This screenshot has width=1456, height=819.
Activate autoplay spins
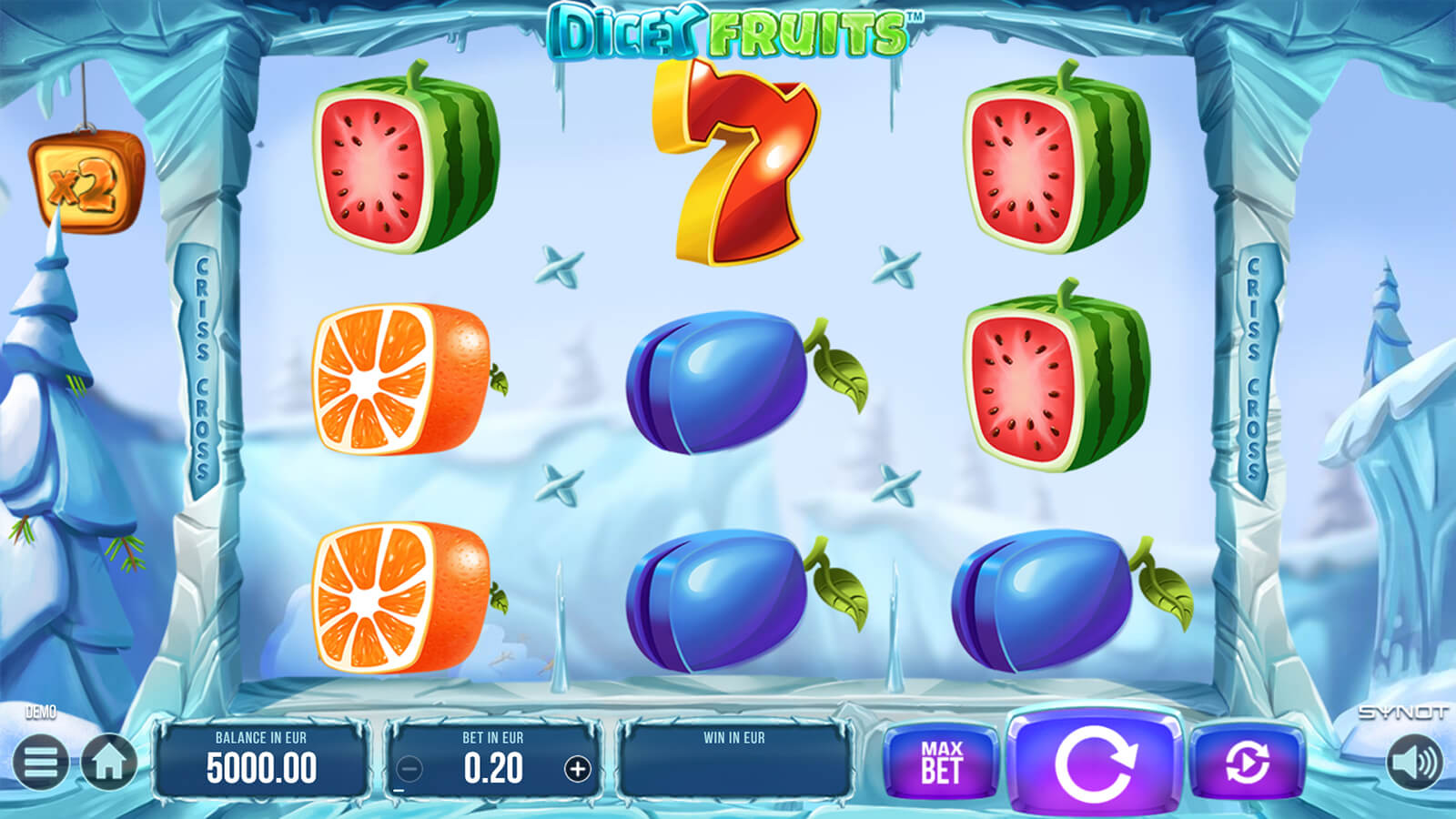click(1247, 763)
